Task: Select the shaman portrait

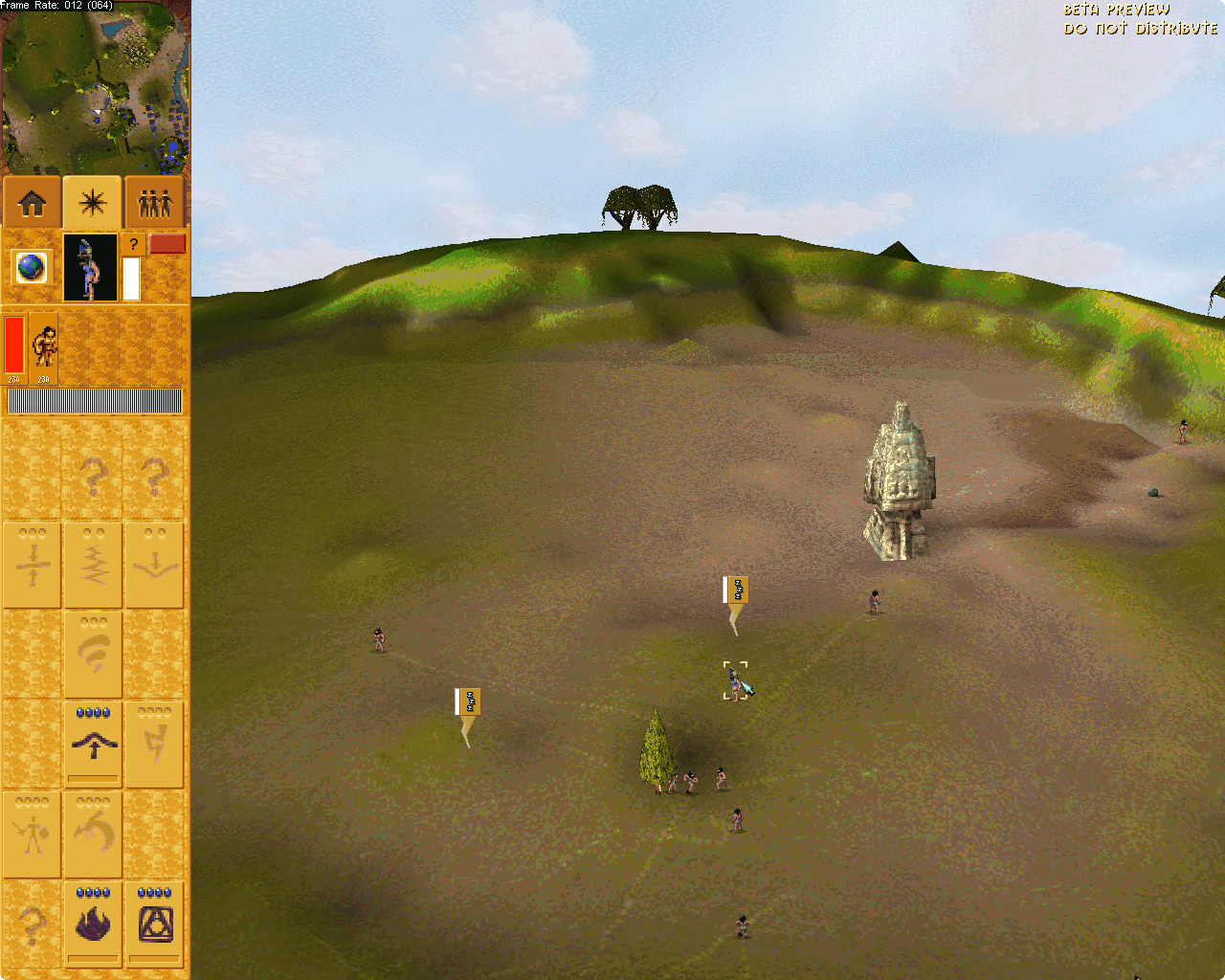Action: pyautogui.click(x=90, y=267)
